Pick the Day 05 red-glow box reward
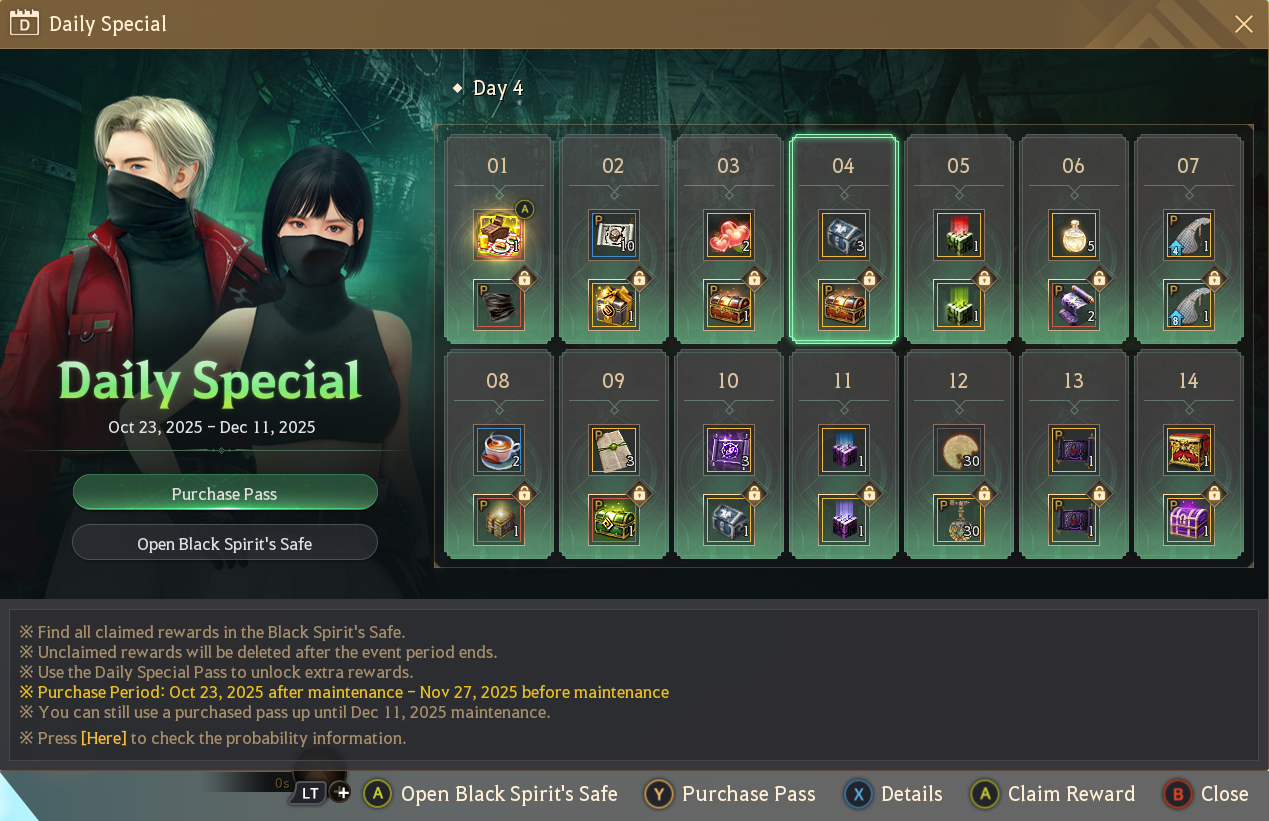 pos(958,235)
